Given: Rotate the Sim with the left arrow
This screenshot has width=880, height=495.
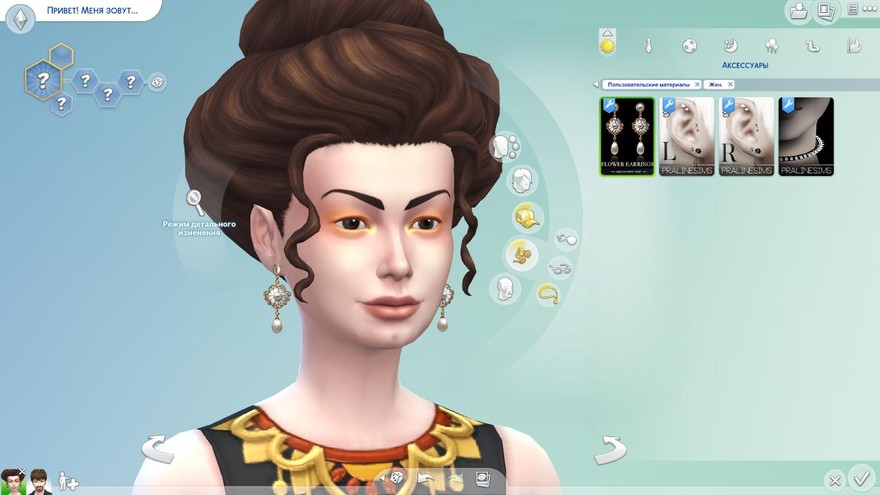Looking at the screenshot, I should 157,449.
